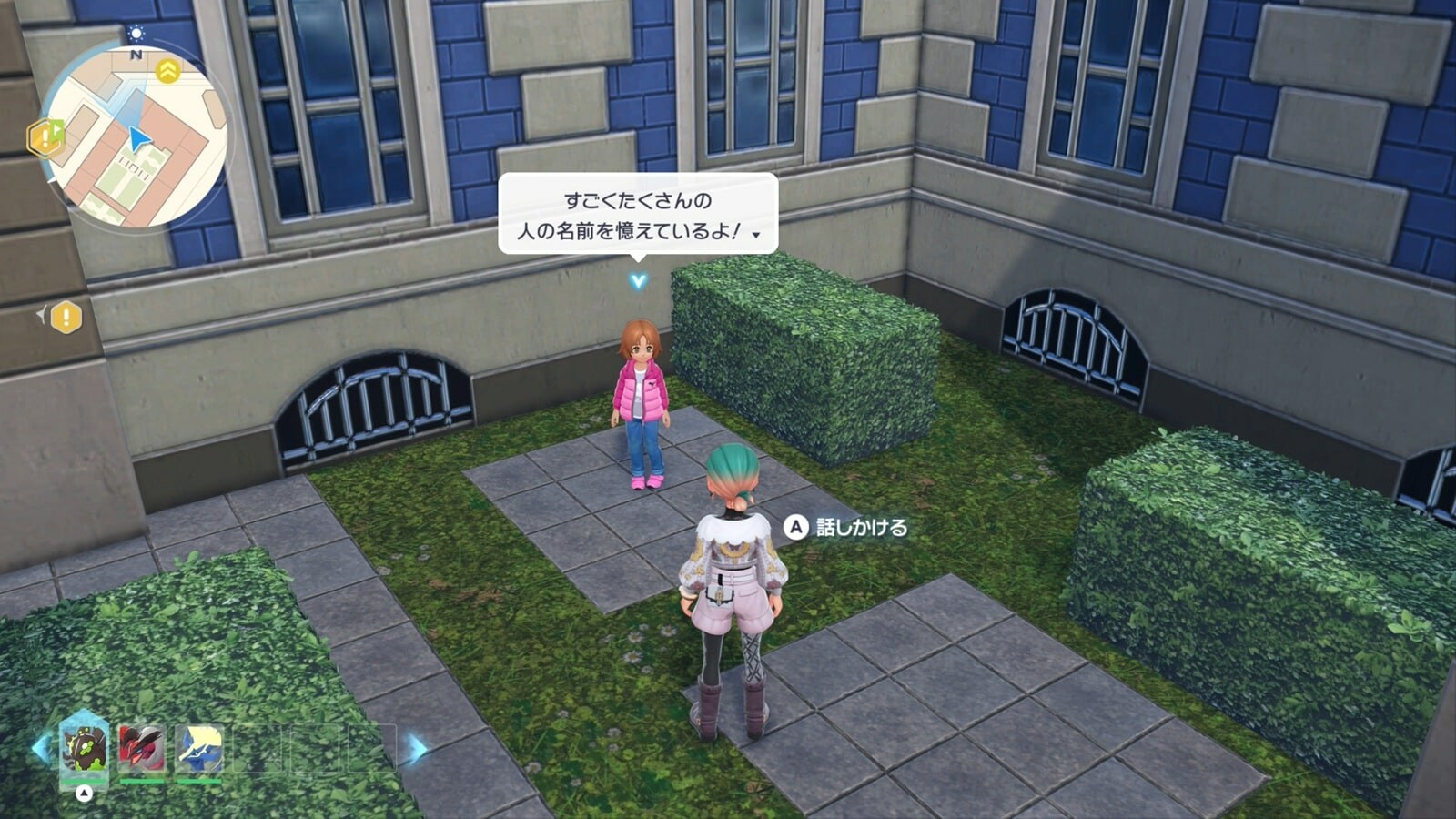Click the N compass marker above the minimap
1456x819 pixels.
[137, 55]
